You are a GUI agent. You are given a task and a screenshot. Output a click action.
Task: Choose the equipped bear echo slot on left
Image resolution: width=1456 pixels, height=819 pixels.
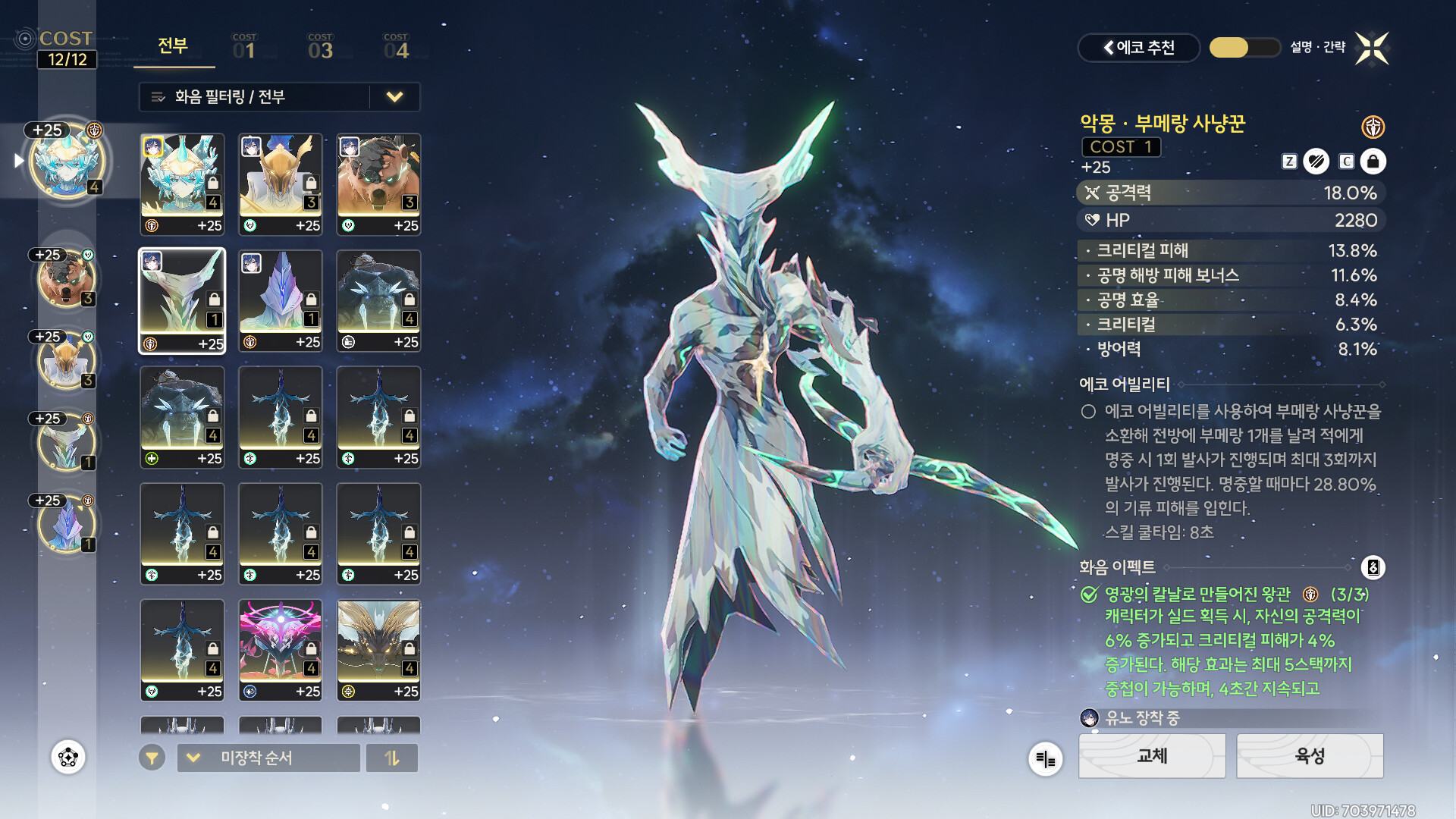(67, 278)
